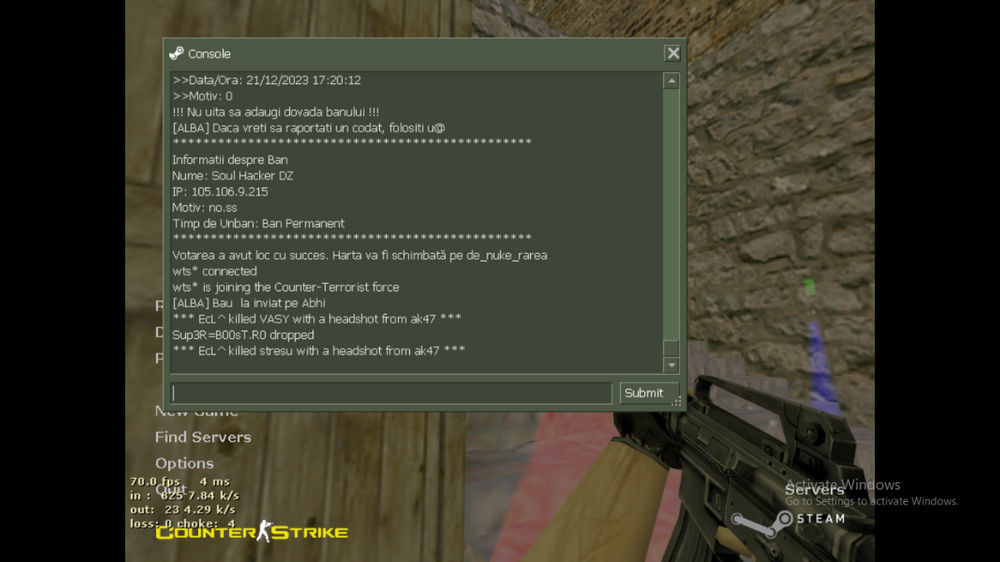This screenshot has height=562, width=1000.
Task: Focus the console command input field
Action: click(x=391, y=393)
